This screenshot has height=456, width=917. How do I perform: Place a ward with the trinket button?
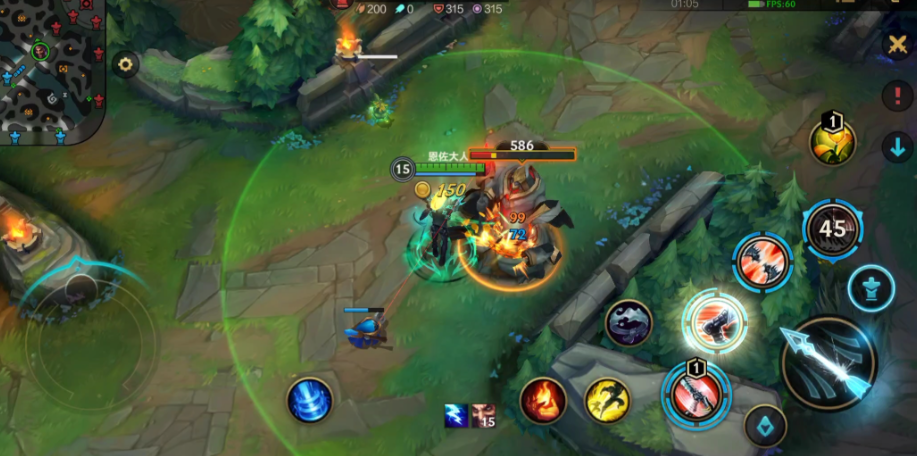pyautogui.click(x=870, y=288)
